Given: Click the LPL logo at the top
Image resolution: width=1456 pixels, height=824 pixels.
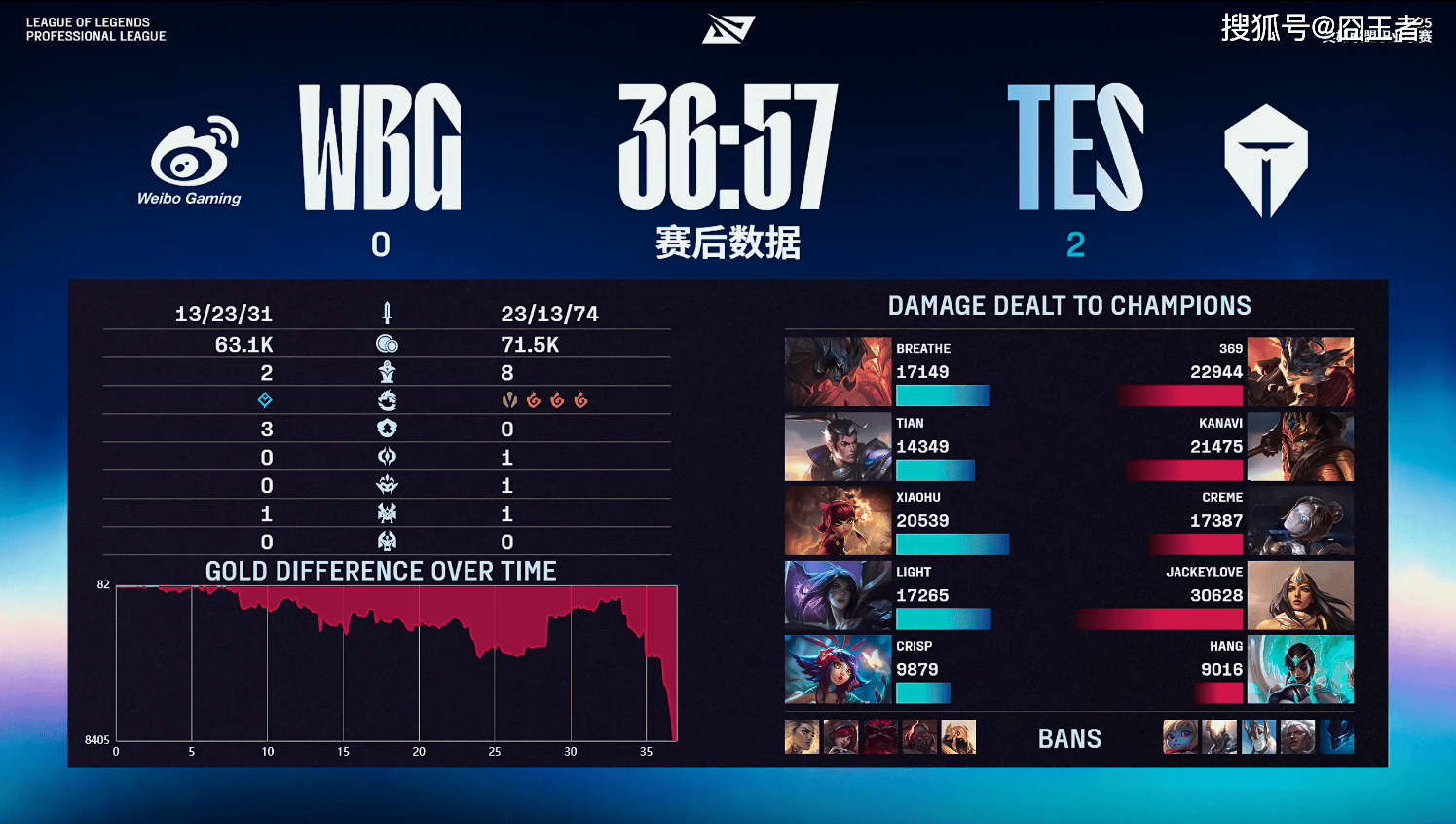Looking at the screenshot, I should [x=728, y=29].
